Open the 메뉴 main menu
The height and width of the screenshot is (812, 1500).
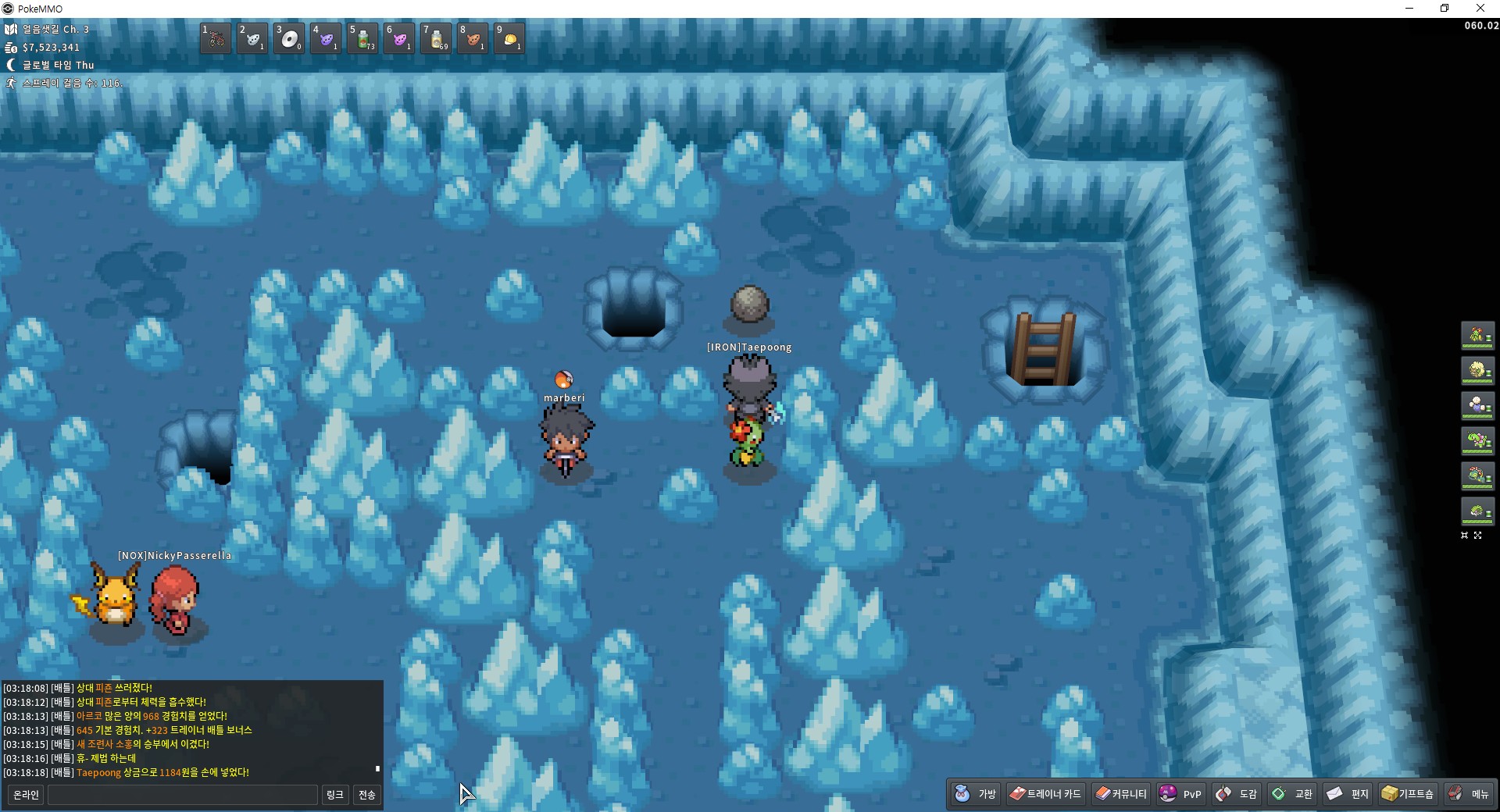coord(1469,794)
